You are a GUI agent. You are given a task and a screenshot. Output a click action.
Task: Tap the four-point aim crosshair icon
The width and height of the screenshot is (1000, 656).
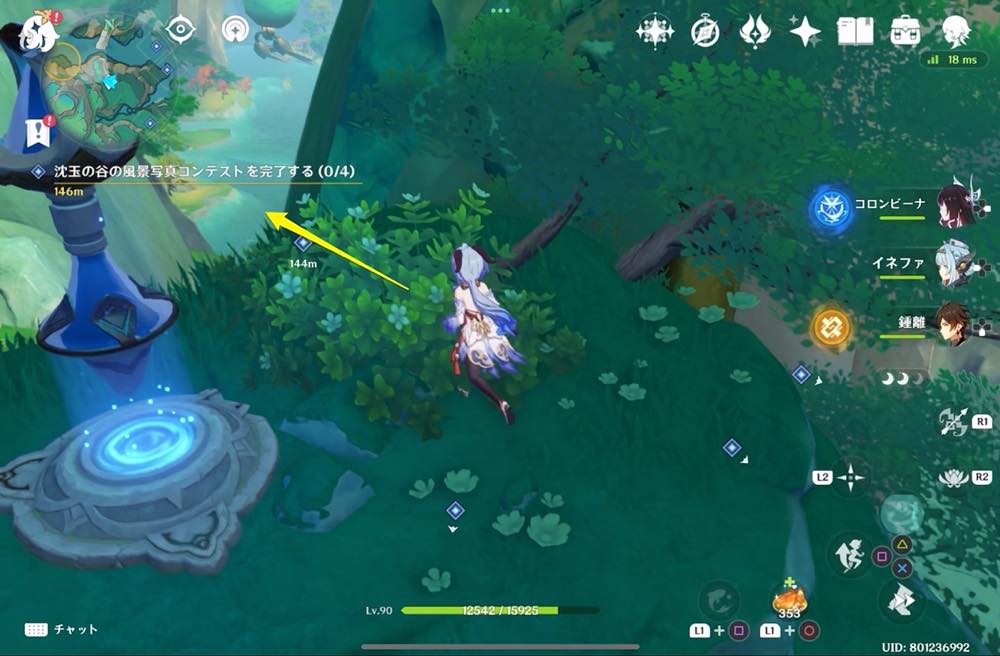(851, 477)
